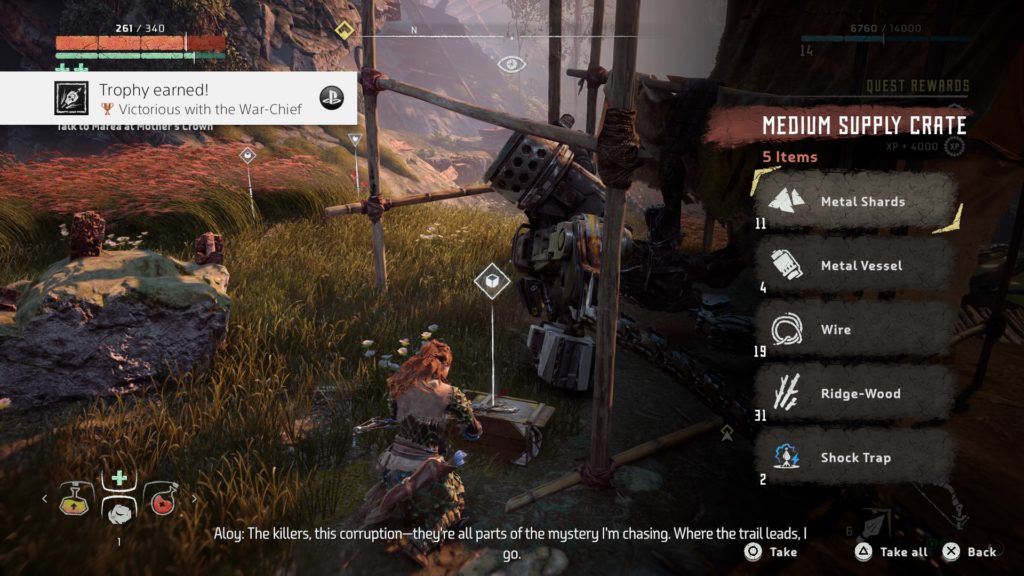Image resolution: width=1024 pixels, height=576 pixels.
Task: Select Metal Shards in the supply crate
Action: click(x=856, y=202)
